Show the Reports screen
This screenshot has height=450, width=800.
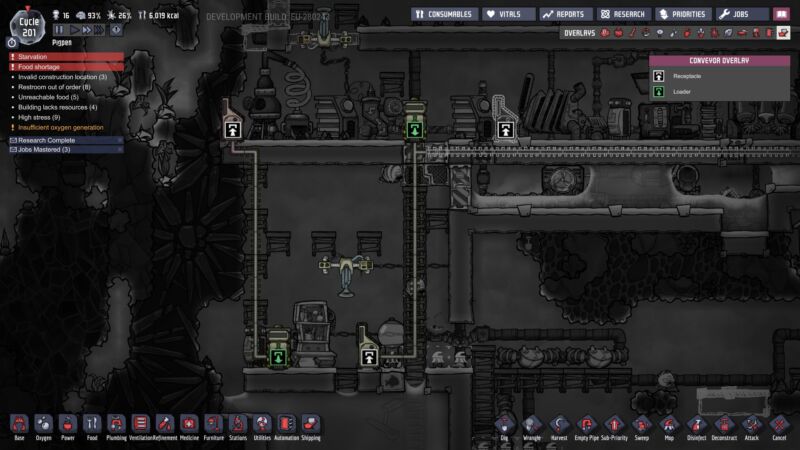coord(566,15)
